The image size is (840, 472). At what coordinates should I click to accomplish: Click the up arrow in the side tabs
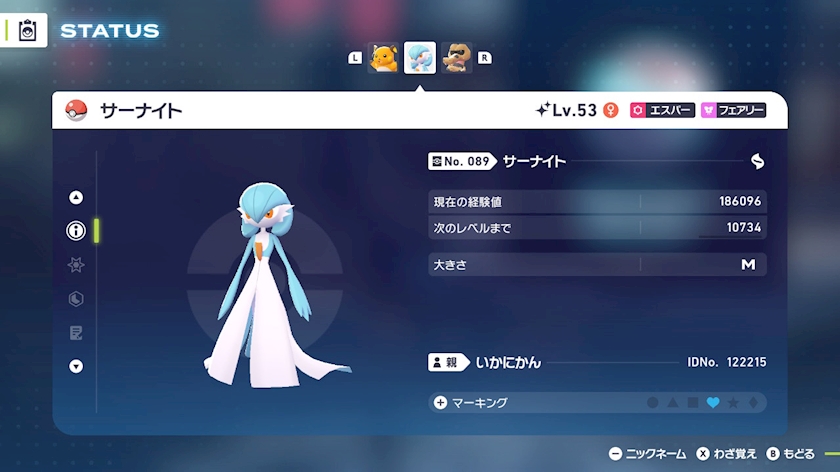click(76, 198)
